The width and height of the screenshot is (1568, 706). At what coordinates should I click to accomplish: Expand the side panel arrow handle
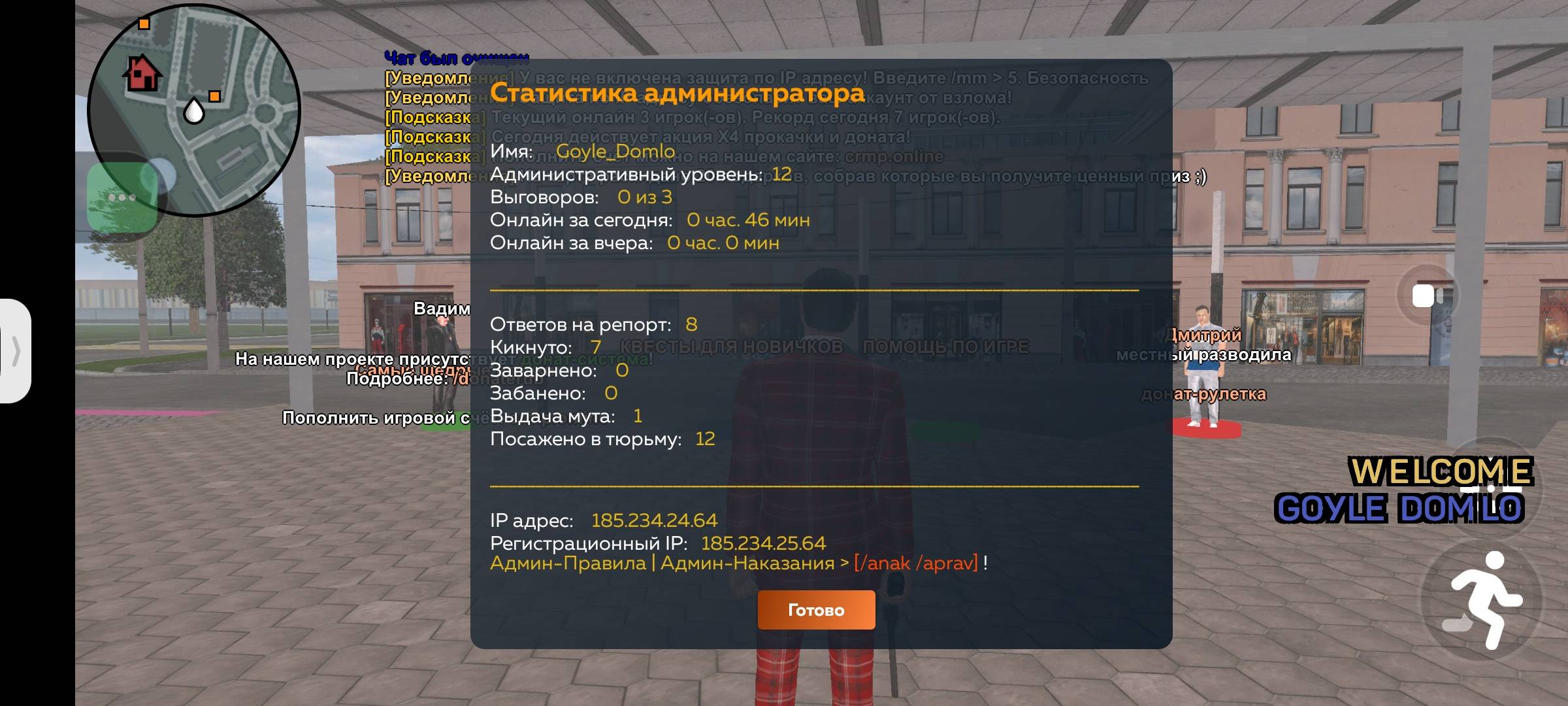tap(16, 351)
